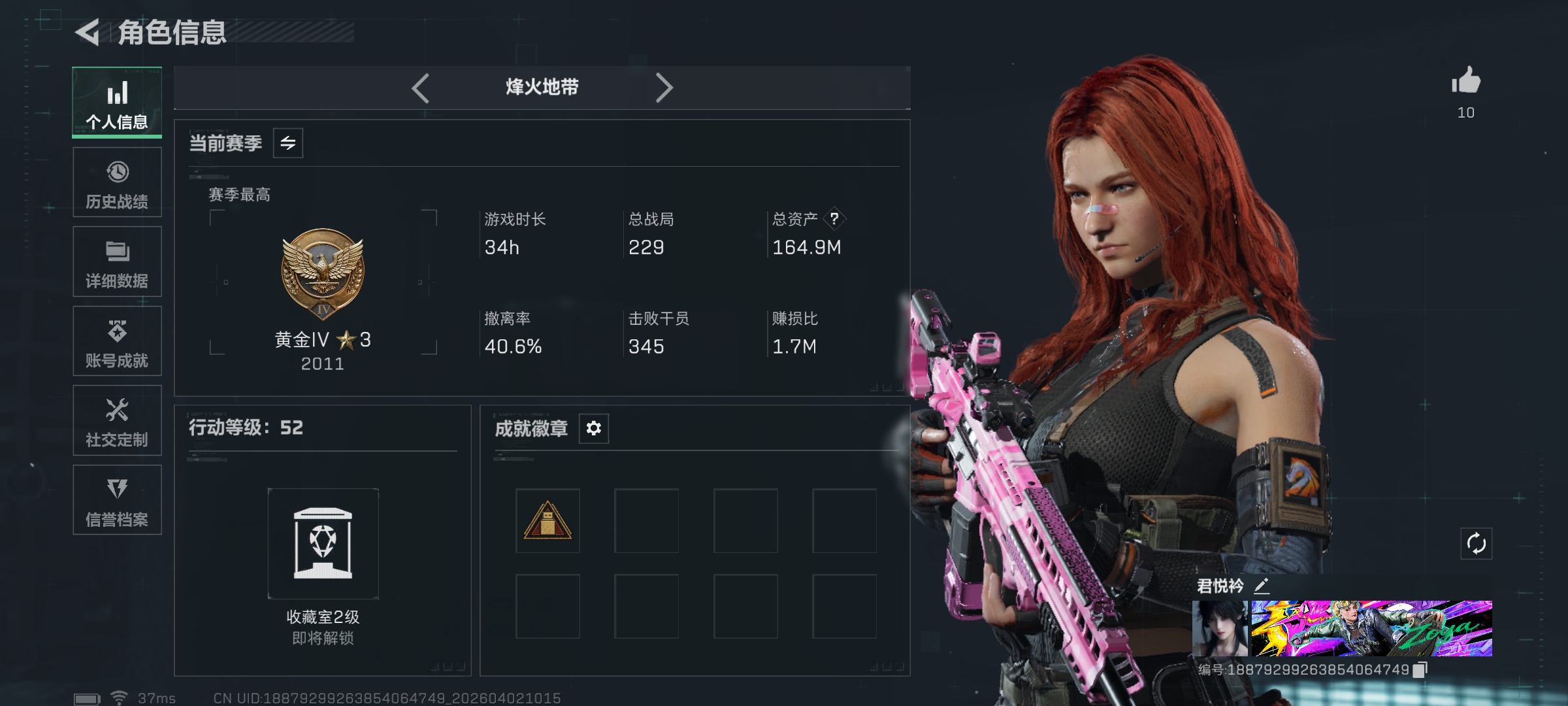The width and height of the screenshot is (1568, 706).
Task: Toggle the season switch next to 当前赛季
Action: [288, 143]
